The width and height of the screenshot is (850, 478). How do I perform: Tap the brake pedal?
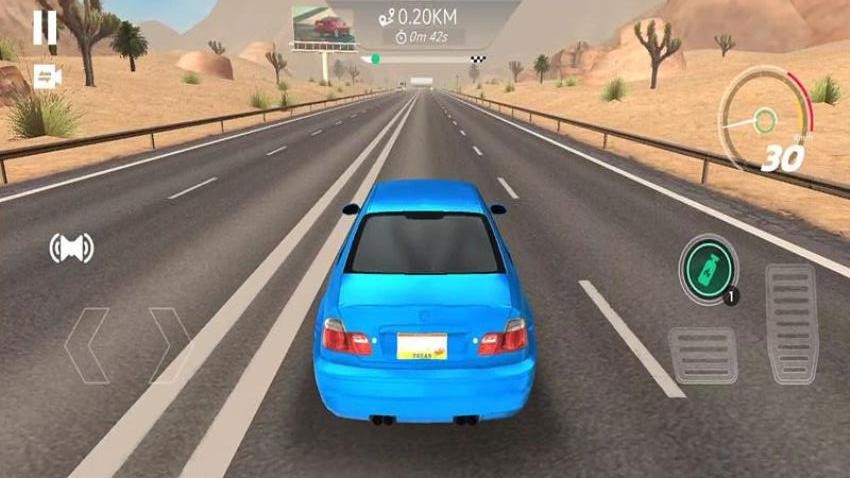[x=703, y=355]
